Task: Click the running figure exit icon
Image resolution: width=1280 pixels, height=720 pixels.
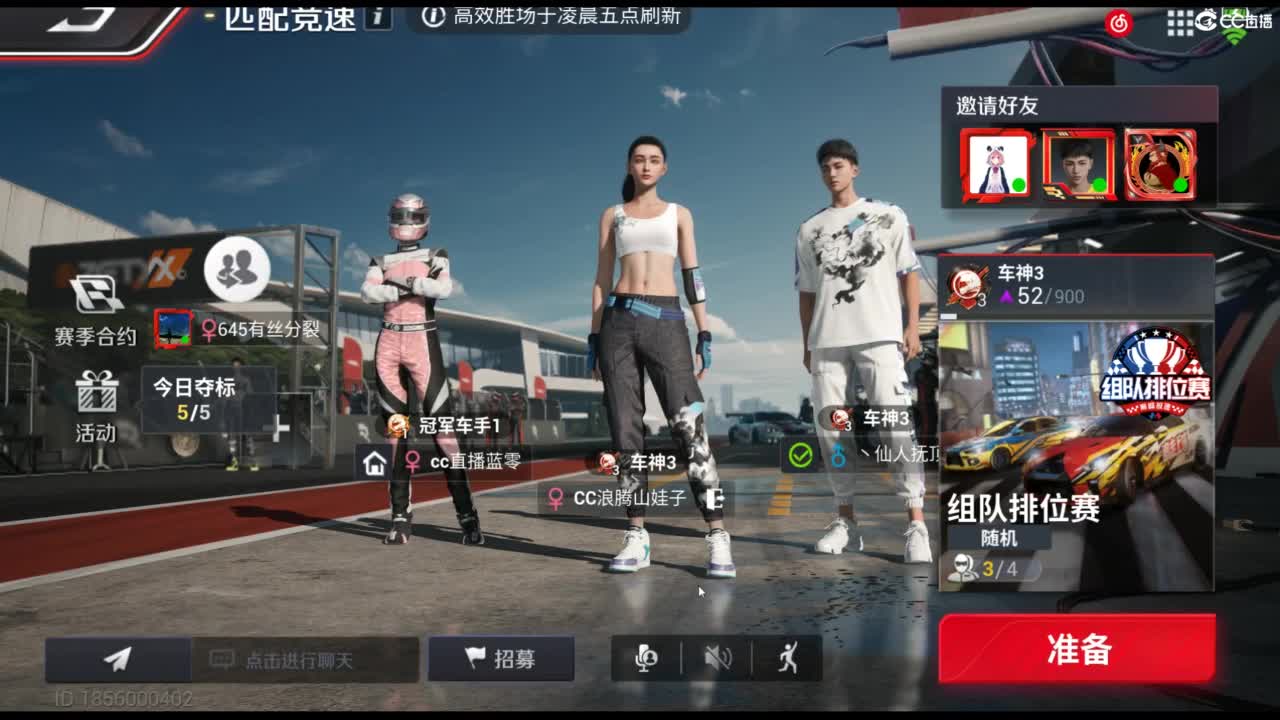Action: 789,657
